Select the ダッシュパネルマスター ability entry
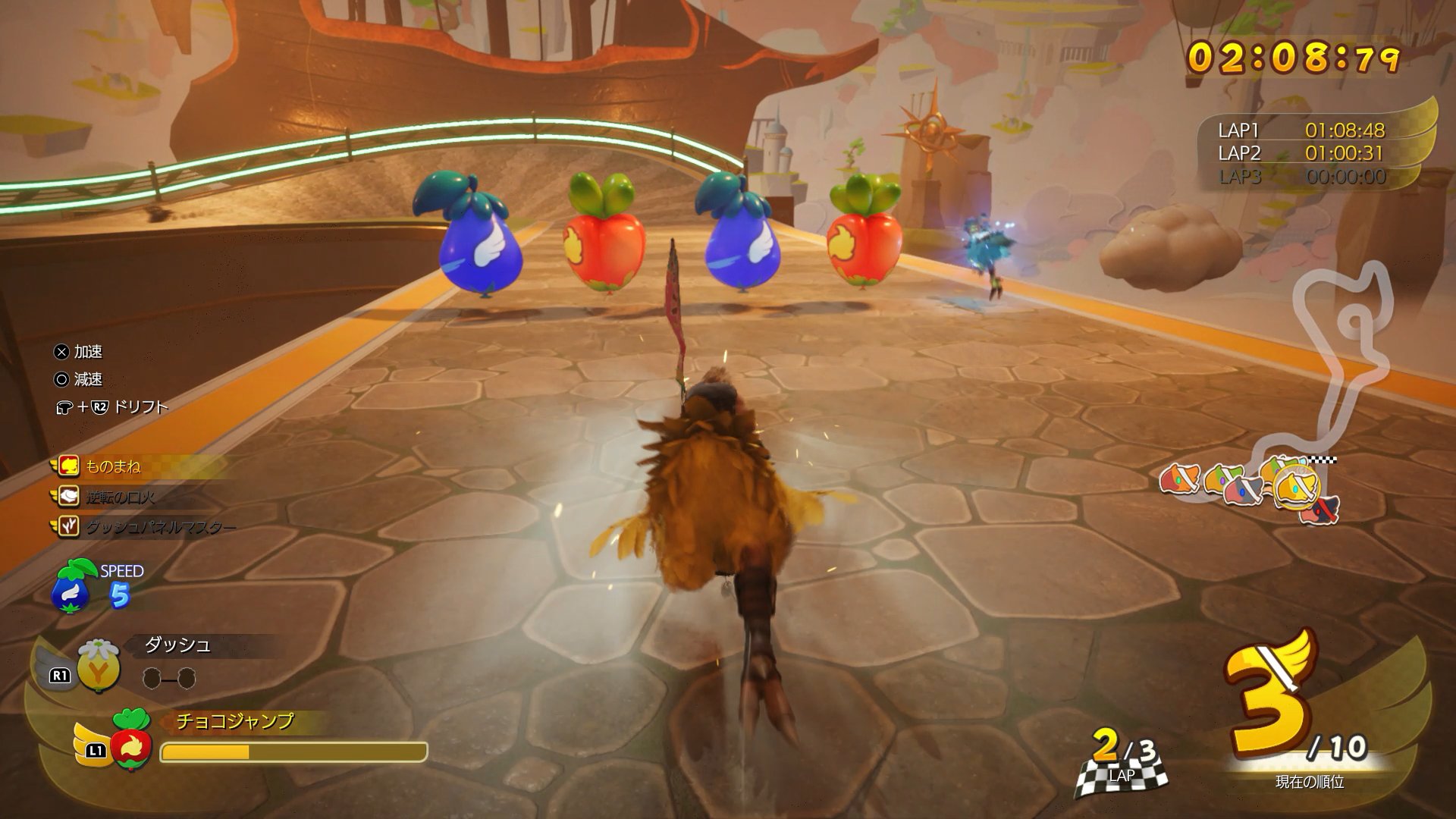 (x=159, y=527)
